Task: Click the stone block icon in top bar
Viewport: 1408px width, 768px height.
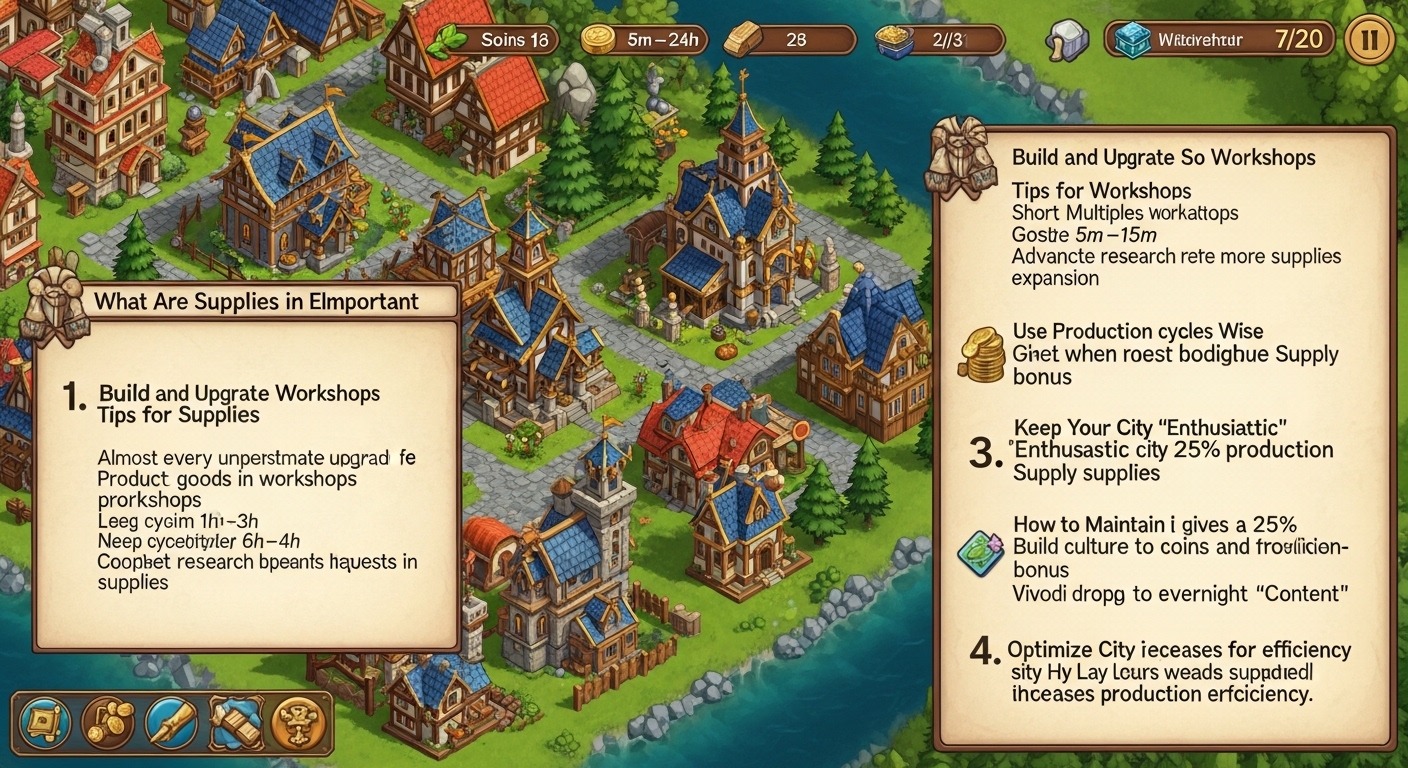Action: pos(1065,41)
